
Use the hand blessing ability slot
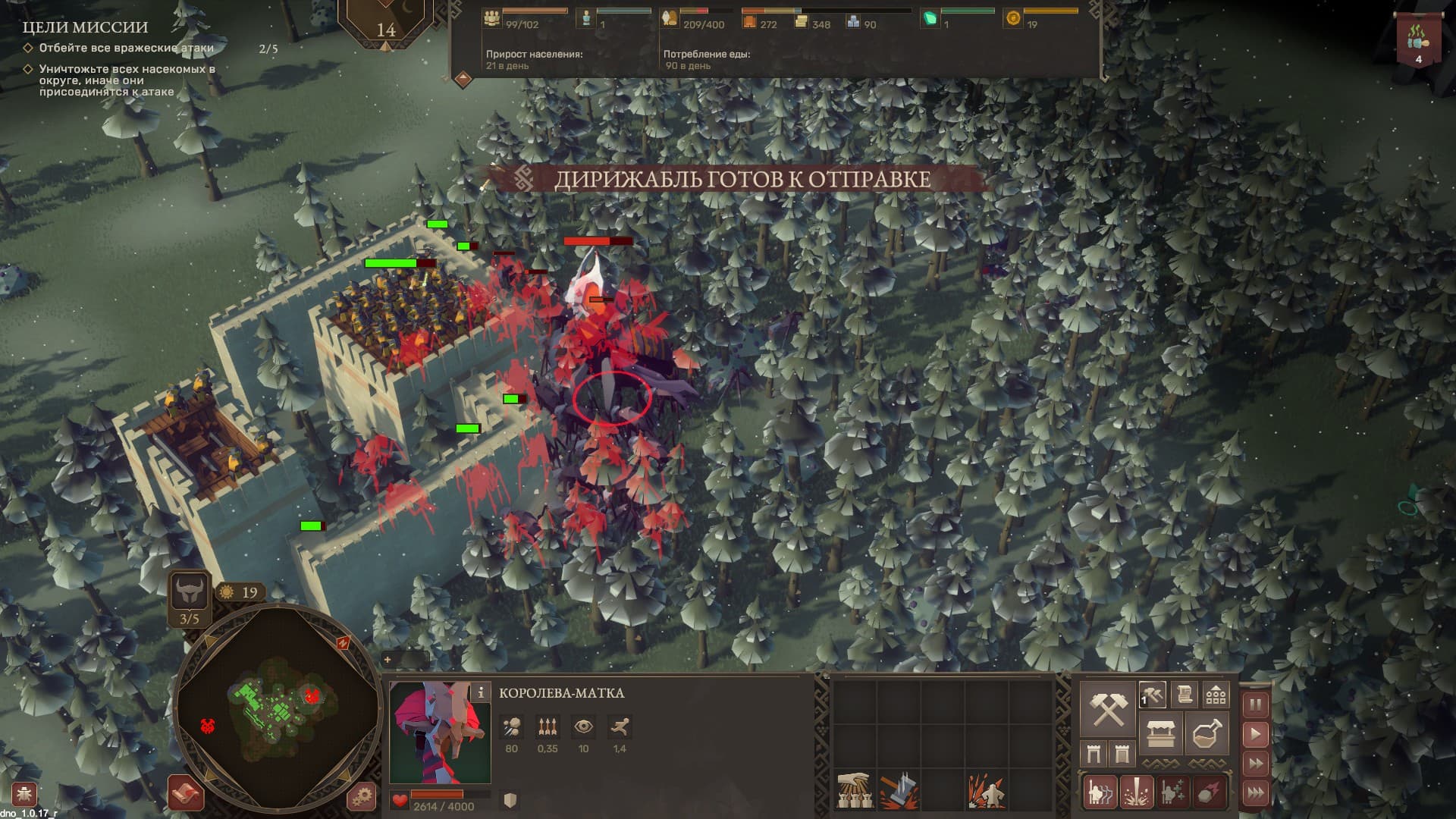point(854,791)
